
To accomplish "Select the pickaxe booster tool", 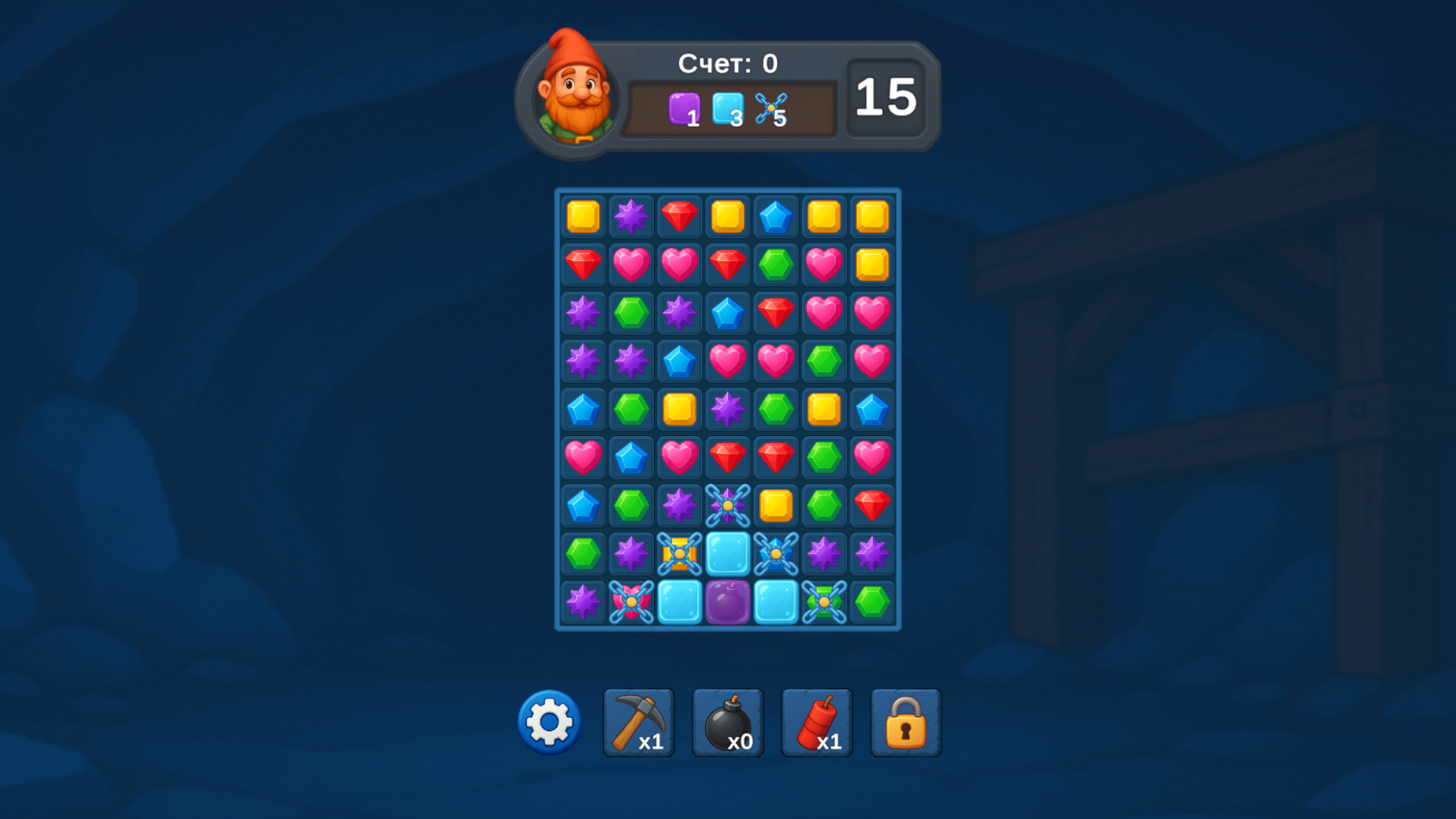I will click(638, 722).
